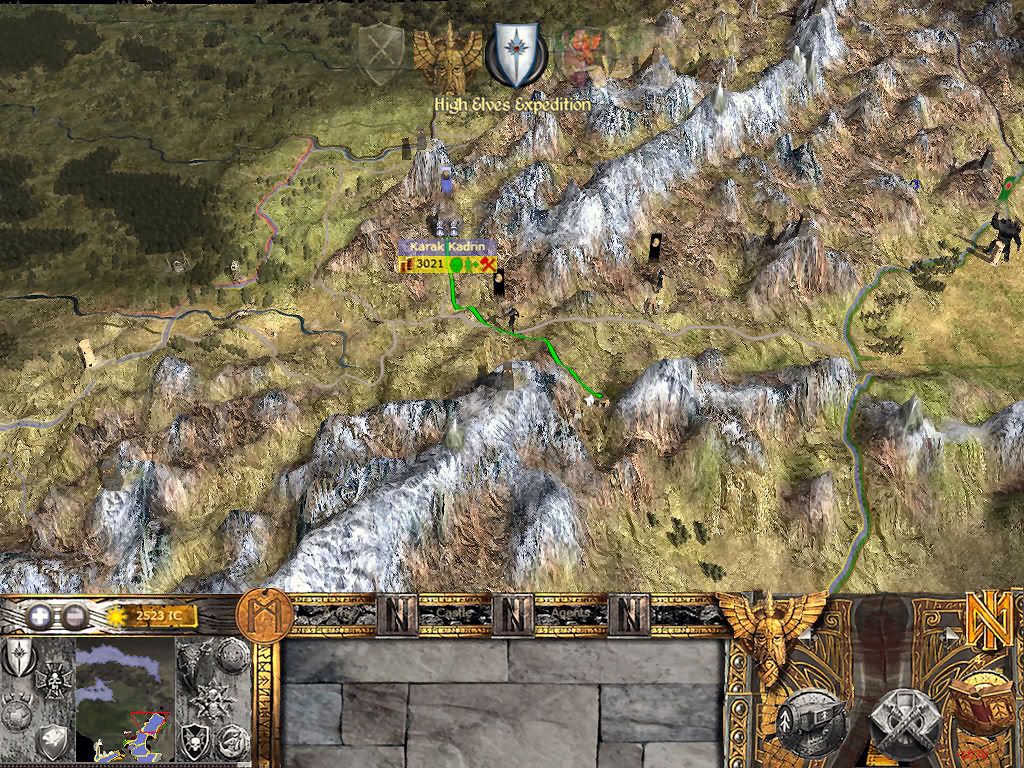Switch to the Agents tab

point(564,613)
